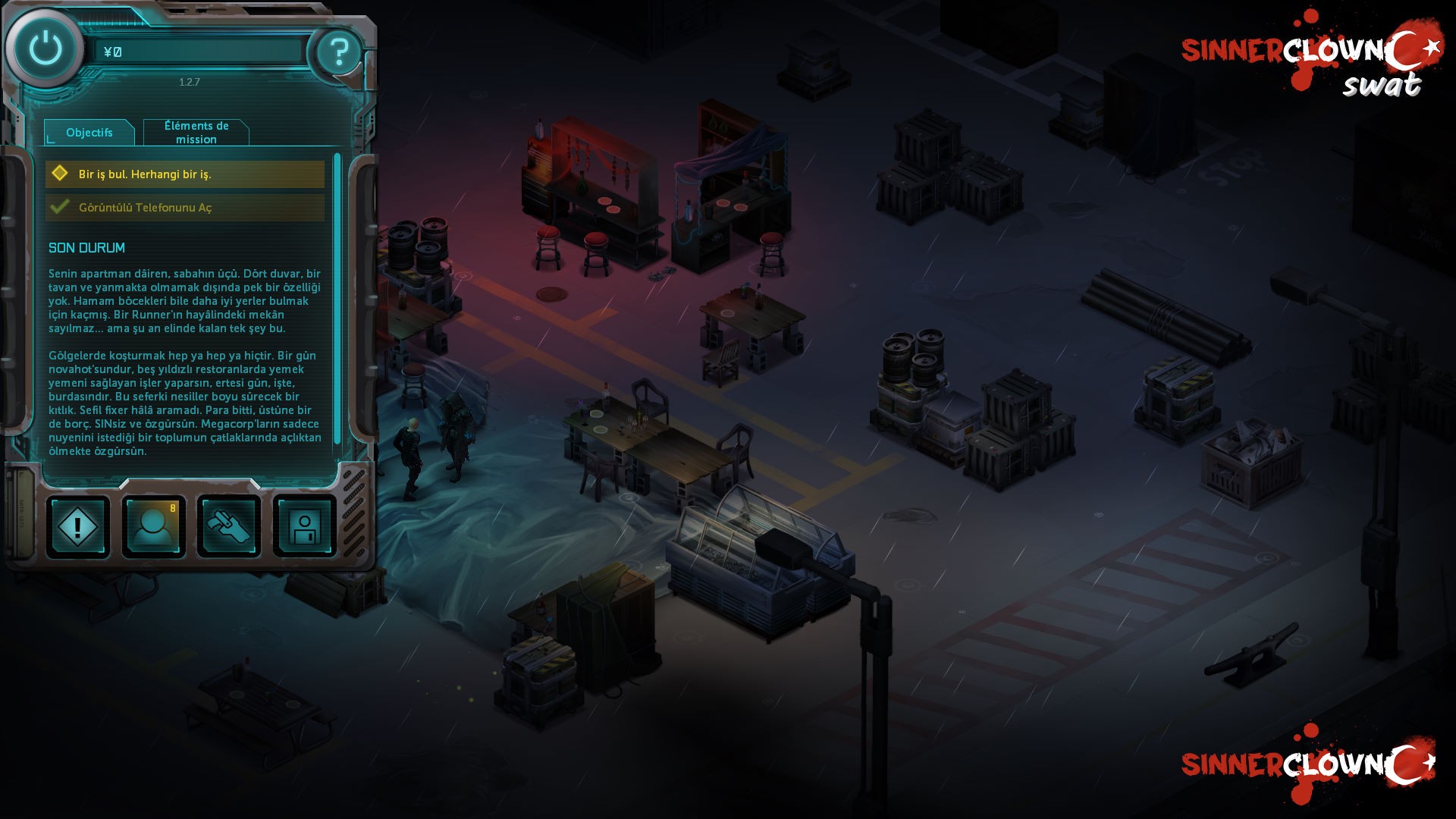
Task: Open the character roster icon showing 8
Action: tap(153, 526)
